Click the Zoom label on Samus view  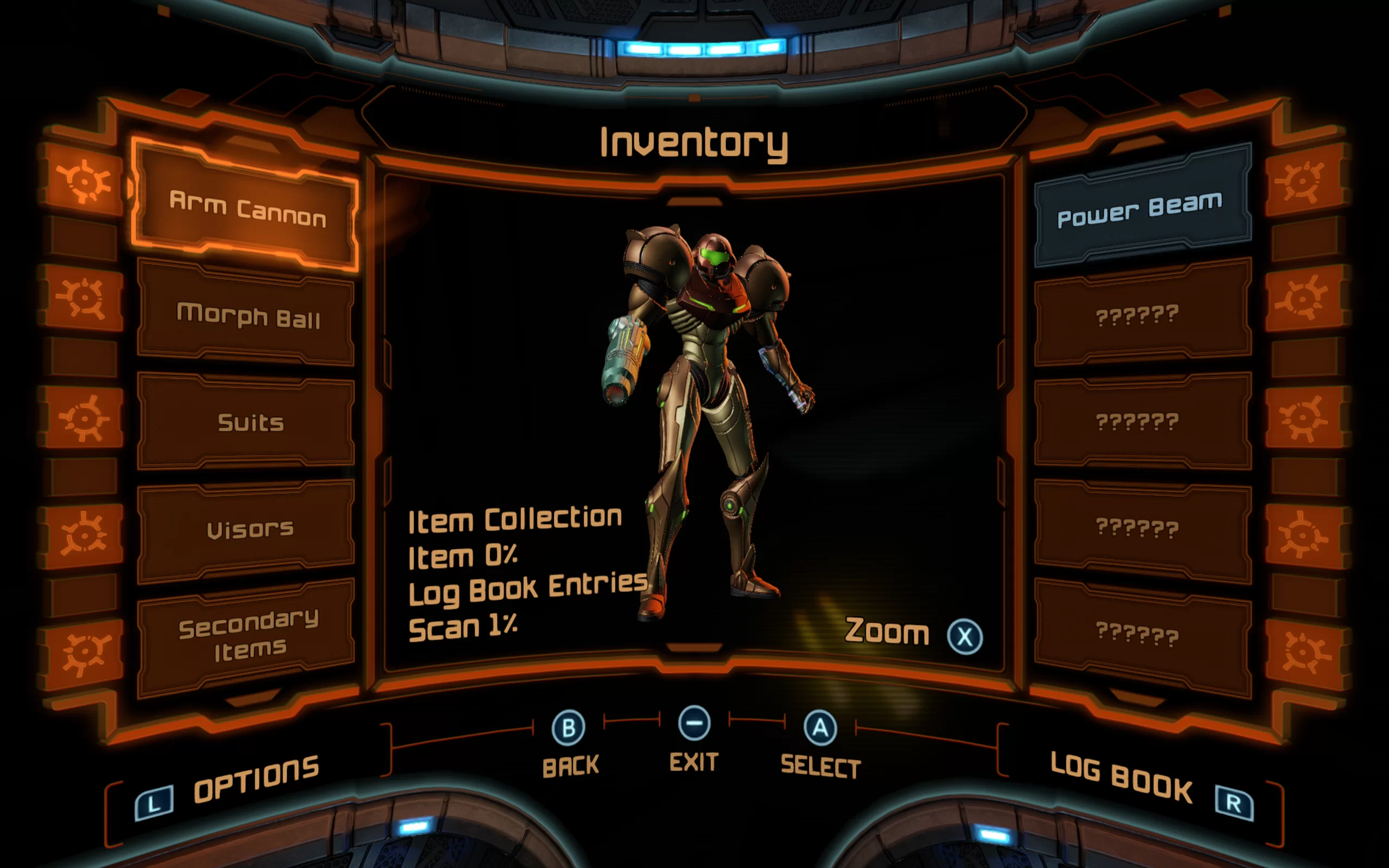click(x=887, y=631)
